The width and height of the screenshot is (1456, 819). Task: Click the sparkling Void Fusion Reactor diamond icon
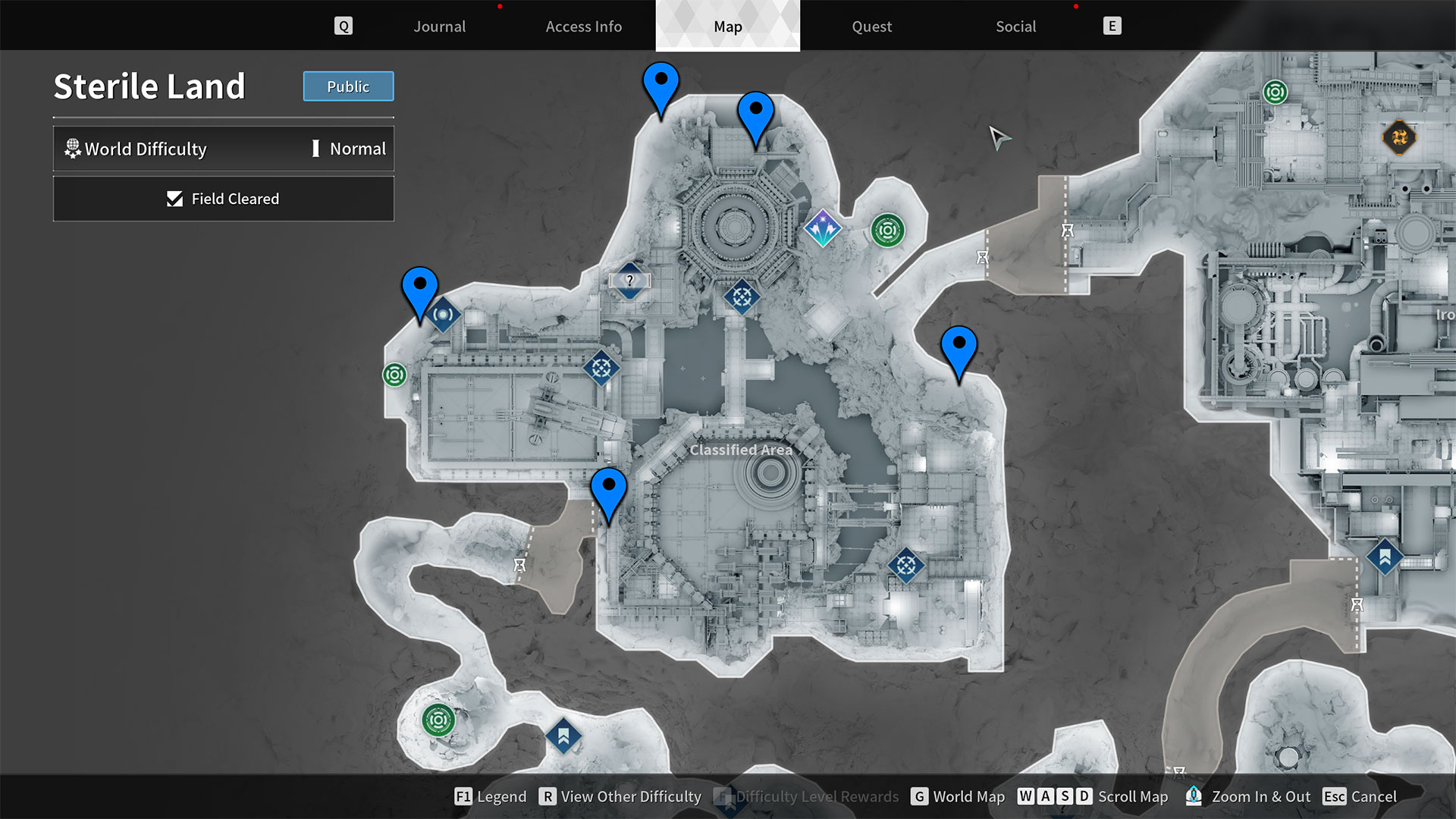pyautogui.click(x=823, y=227)
